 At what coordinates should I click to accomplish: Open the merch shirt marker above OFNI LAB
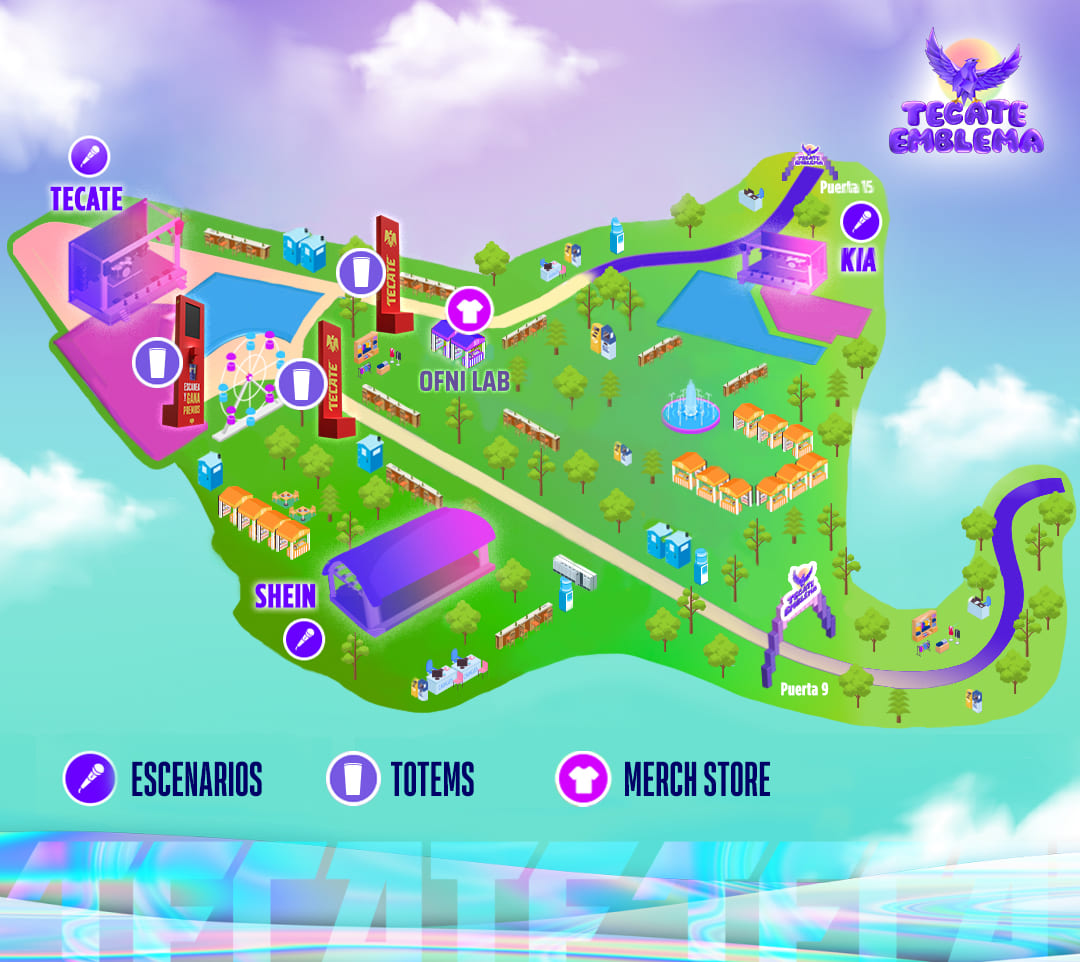coord(465,309)
